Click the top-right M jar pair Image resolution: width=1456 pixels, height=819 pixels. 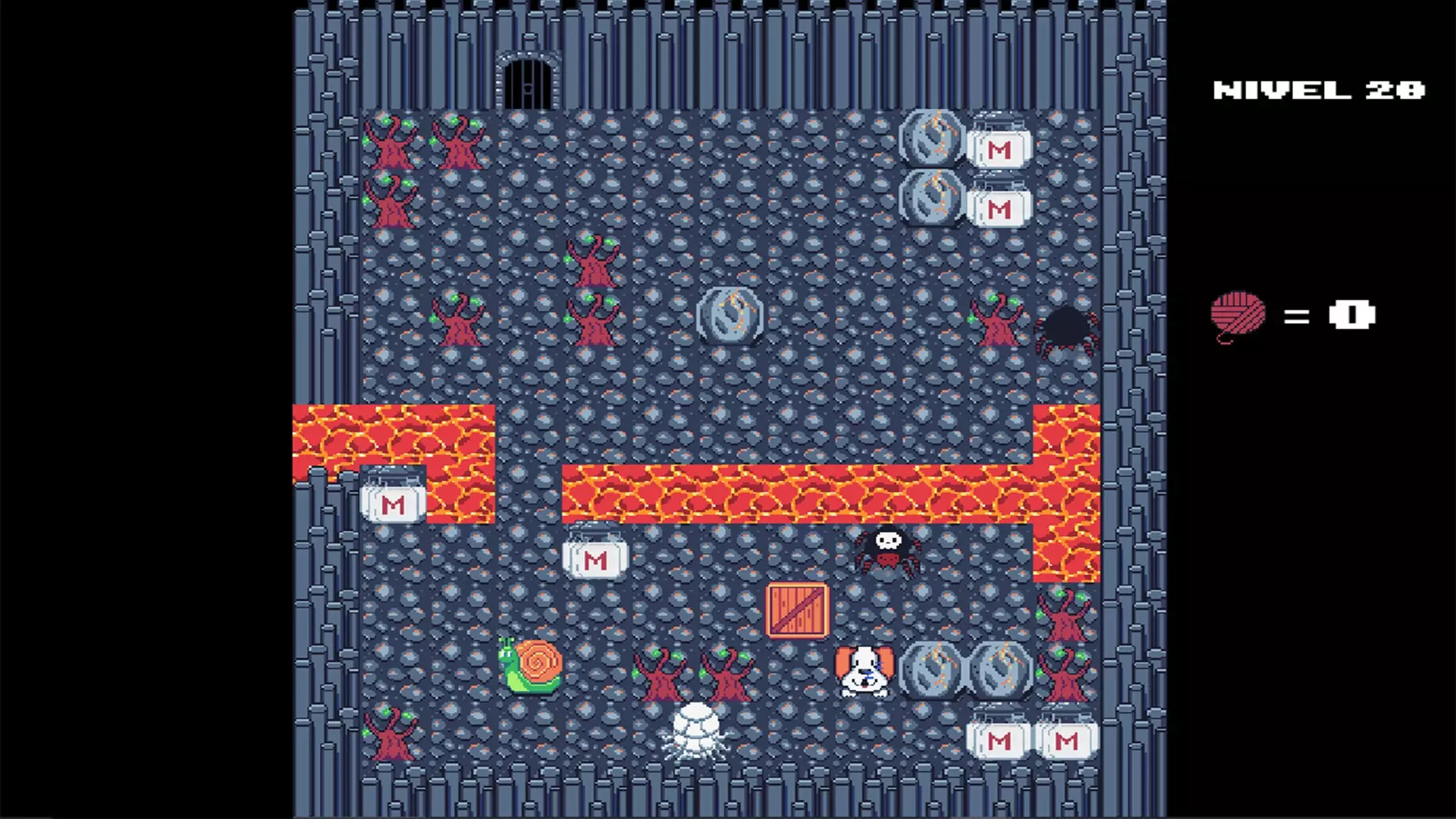point(999,149)
